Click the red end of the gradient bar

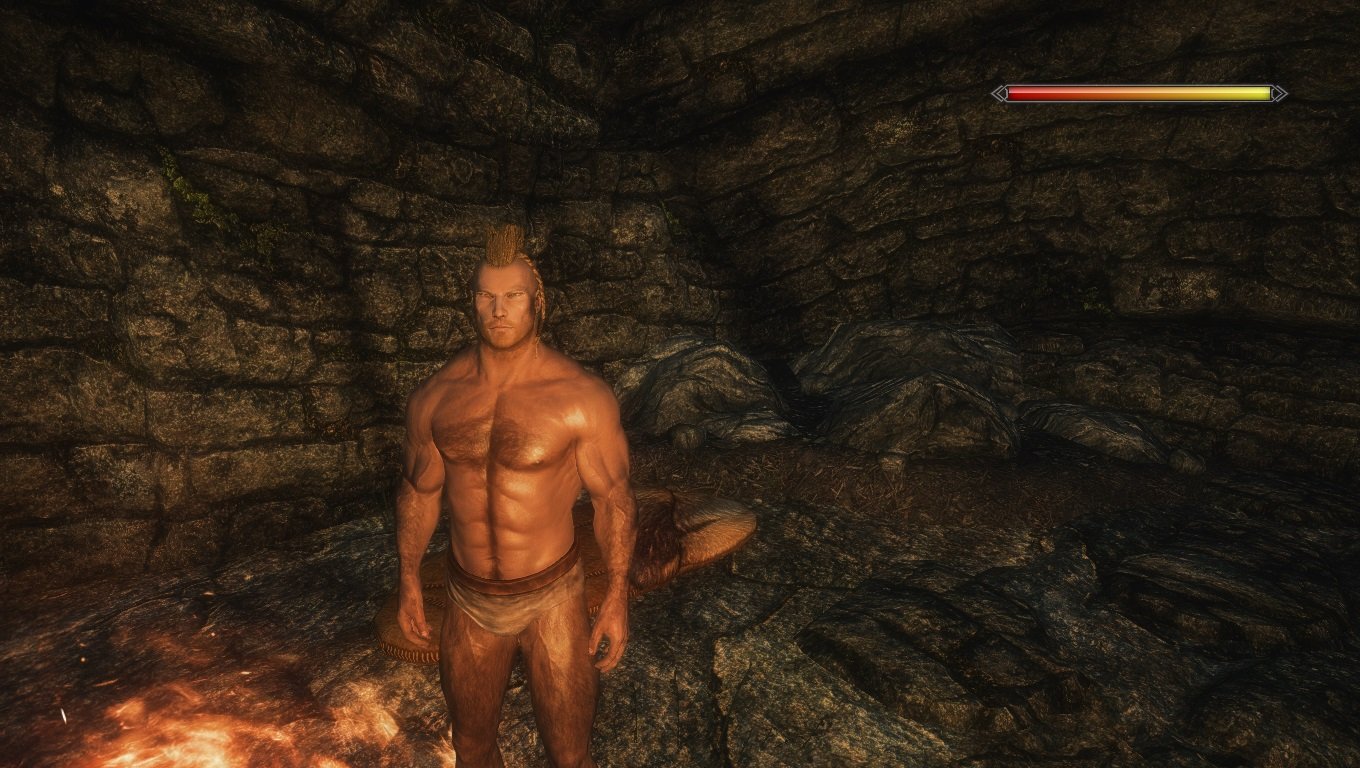[x=1020, y=93]
